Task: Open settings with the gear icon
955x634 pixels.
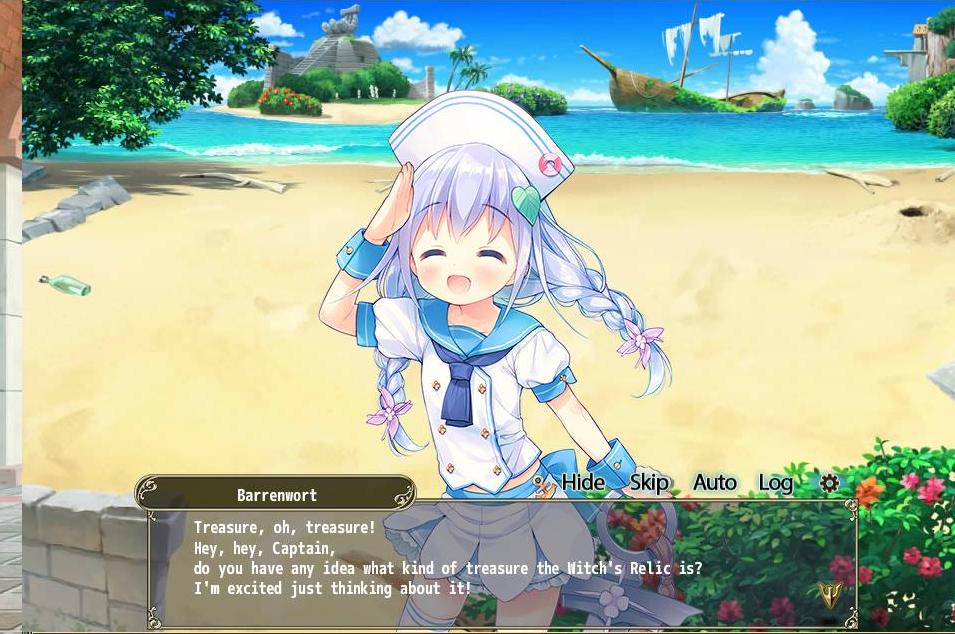Action: point(829,483)
